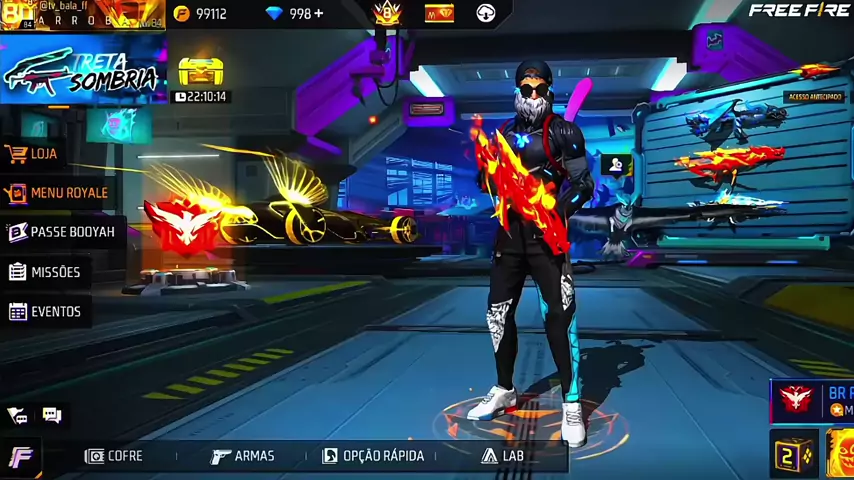Open the Missões menu
The width and height of the screenshot is (854, 480).
click(x=44, y=272)
